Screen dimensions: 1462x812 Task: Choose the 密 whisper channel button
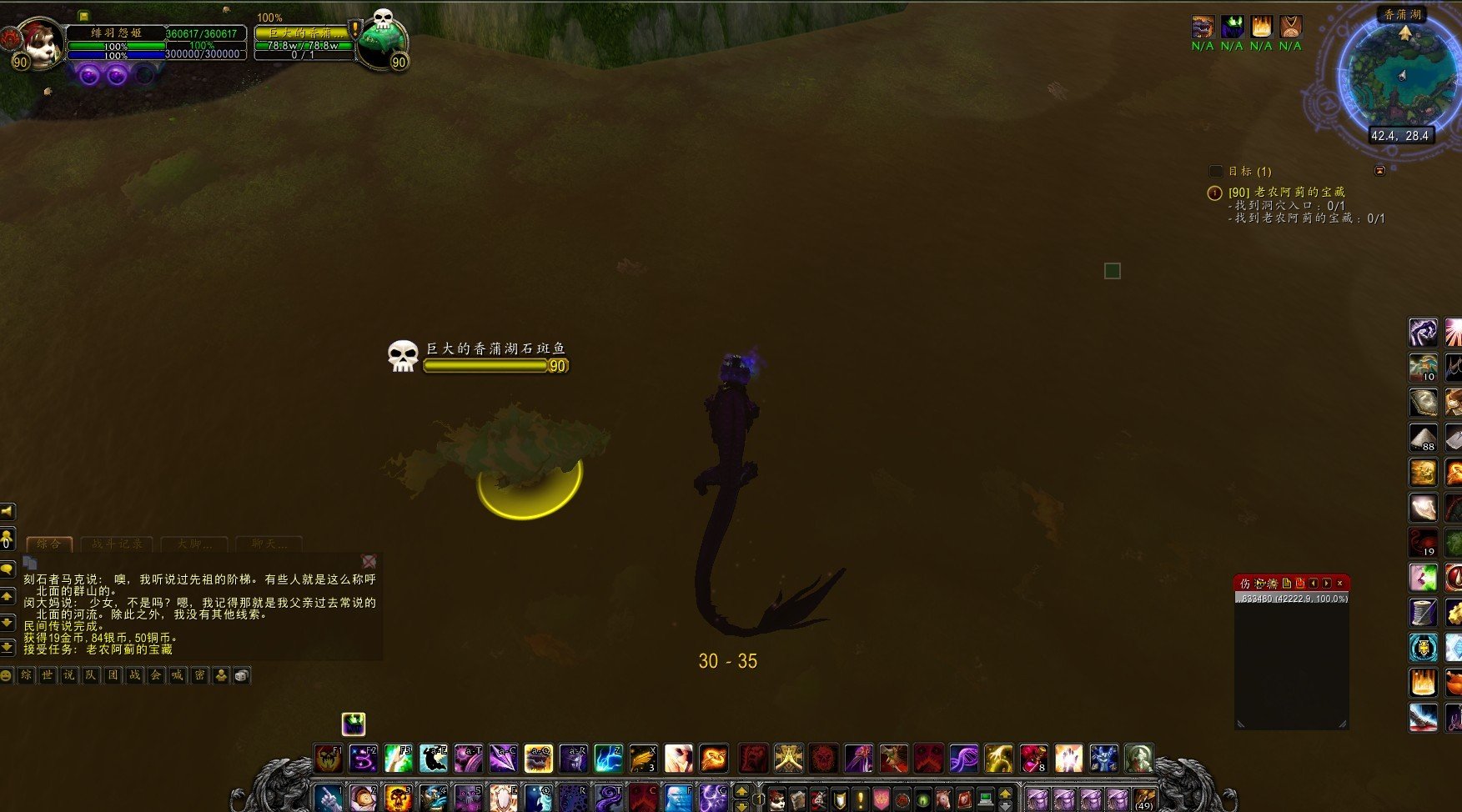(199, 675)
